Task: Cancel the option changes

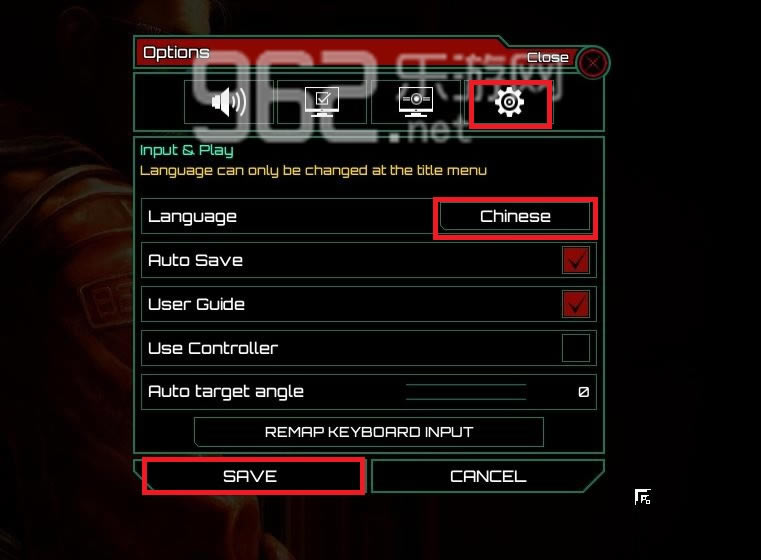Action: point(487,476)
